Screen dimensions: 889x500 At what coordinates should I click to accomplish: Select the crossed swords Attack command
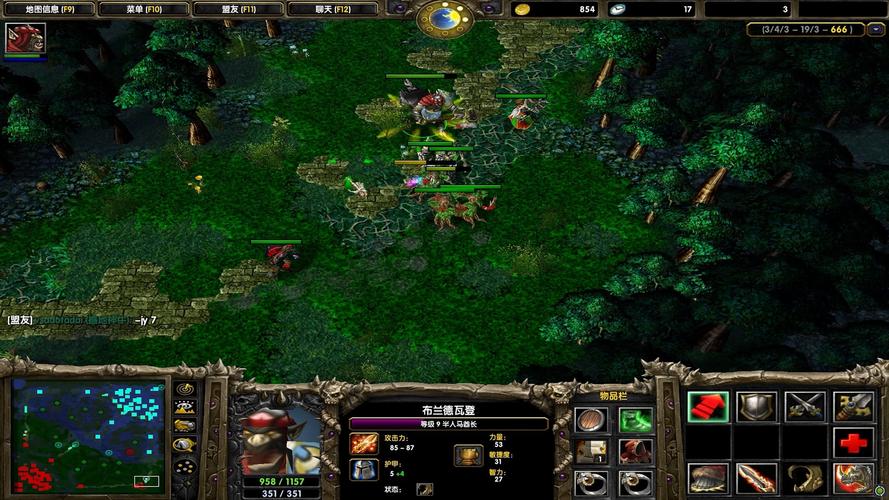click(805, 407)
